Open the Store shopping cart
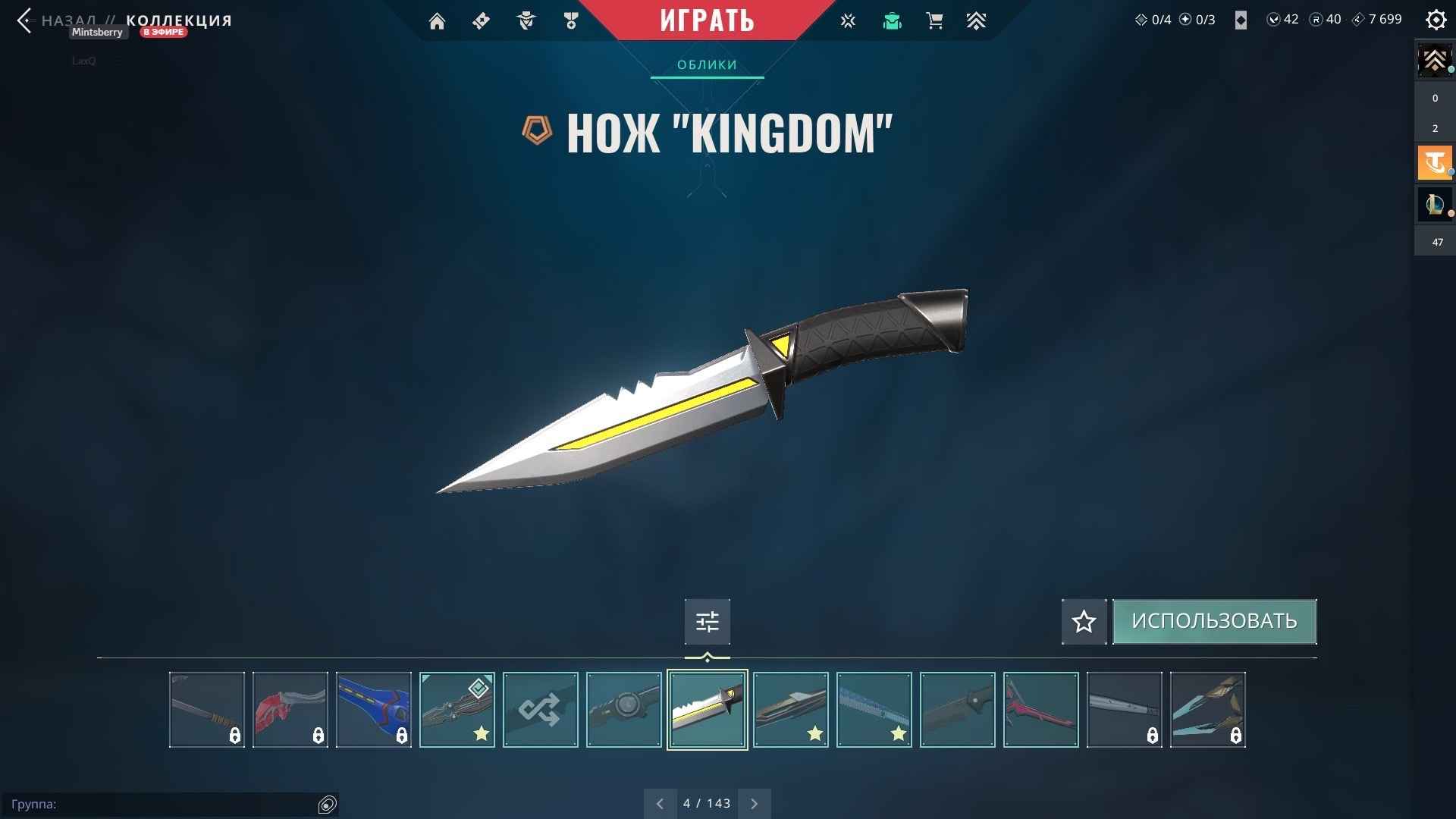The image size is (1456, 819). pyautogui.click(x=935, y=20)
